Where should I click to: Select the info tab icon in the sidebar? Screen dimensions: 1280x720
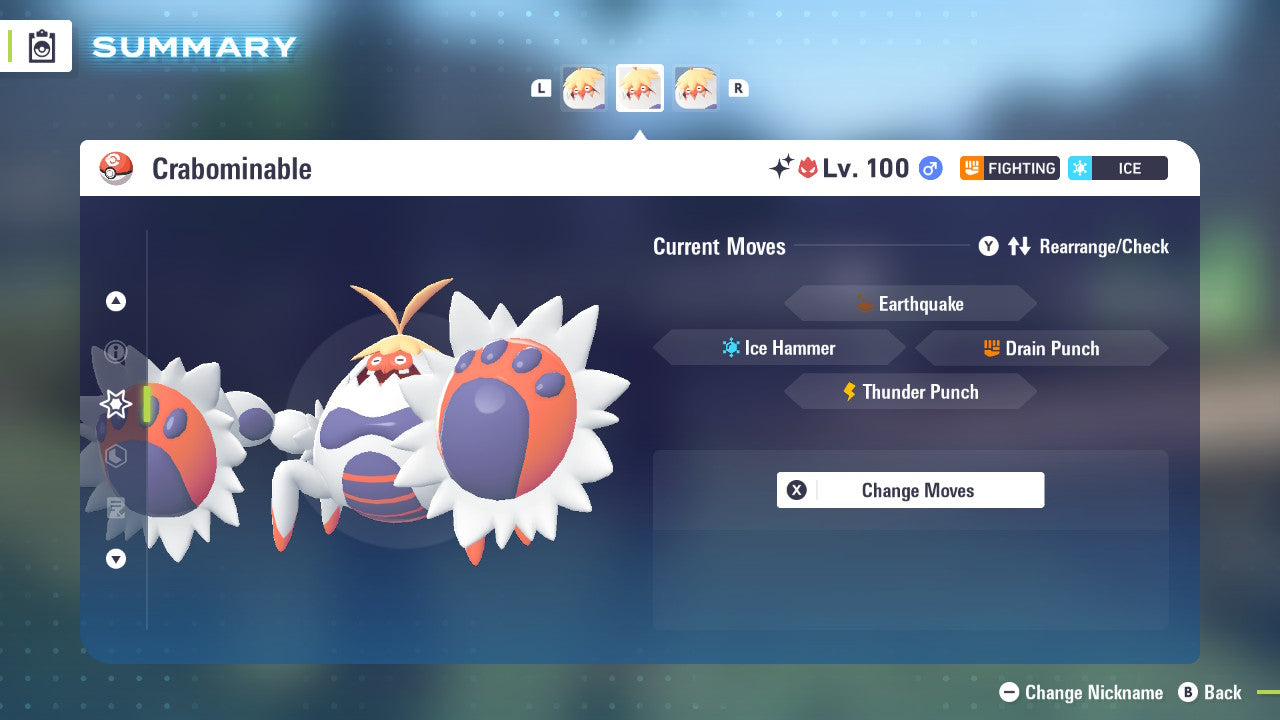[x=116, y=350]
